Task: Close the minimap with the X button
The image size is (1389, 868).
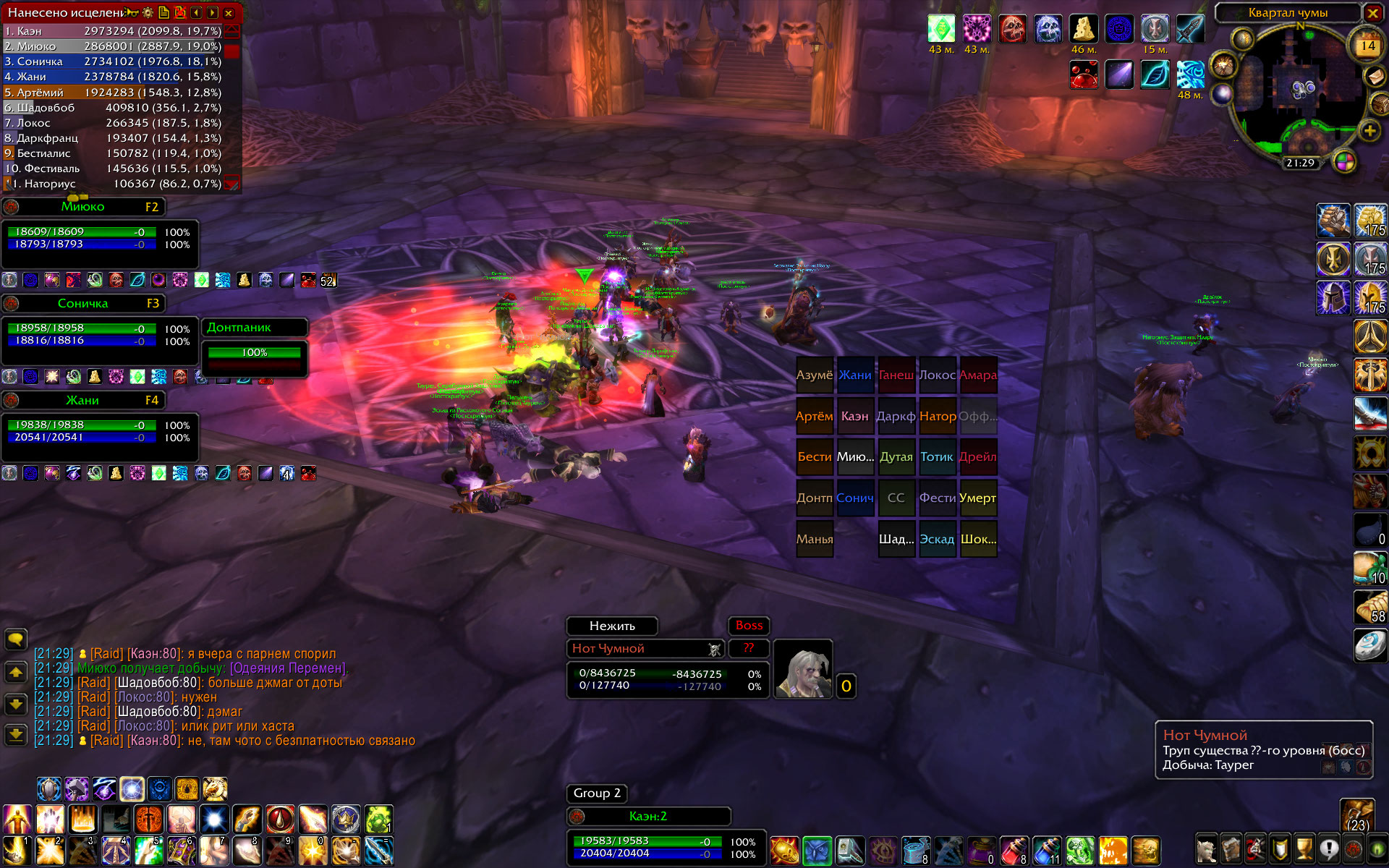Action: click(1372, 13)
